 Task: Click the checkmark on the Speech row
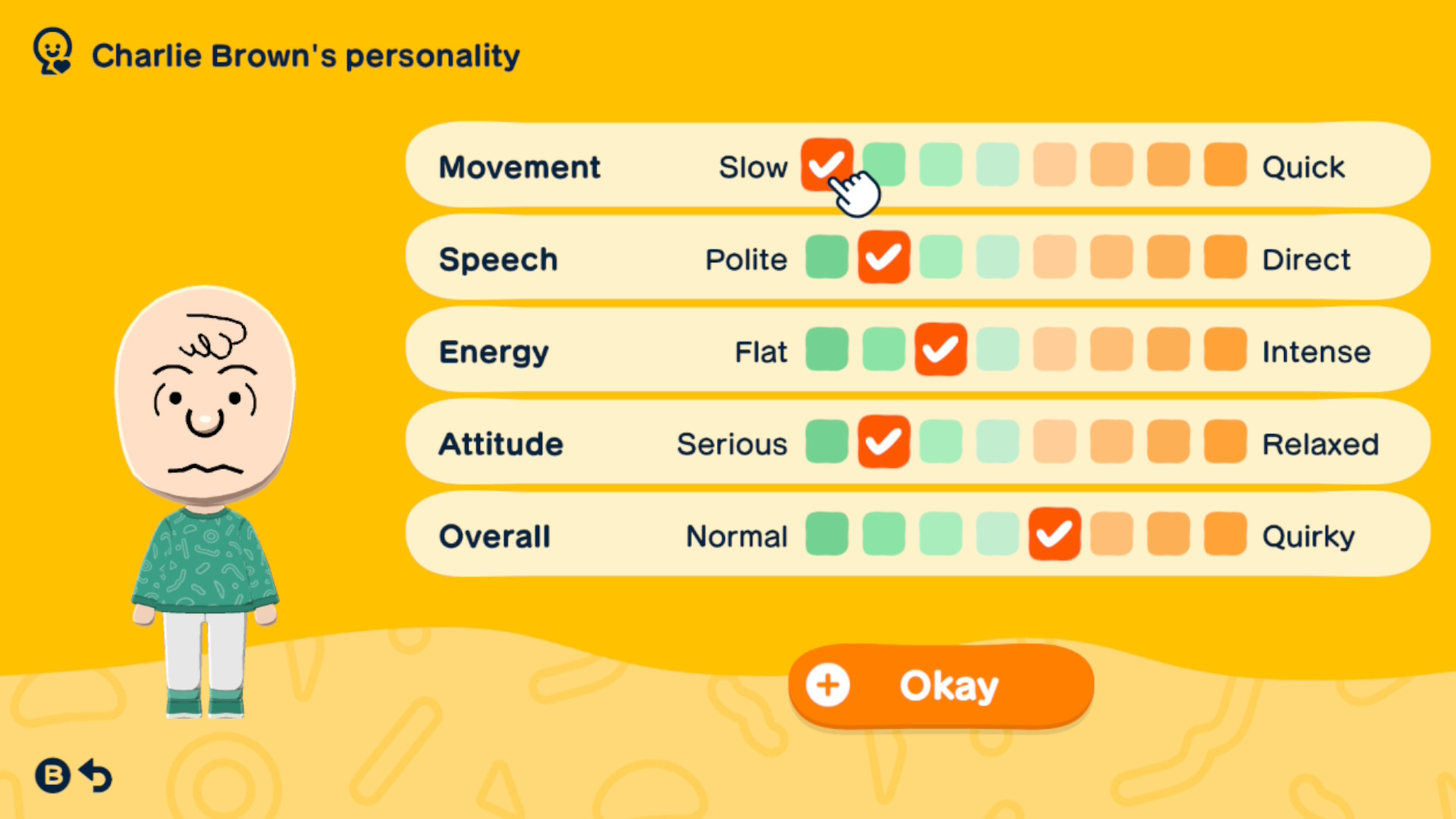(x=883, y=258)
